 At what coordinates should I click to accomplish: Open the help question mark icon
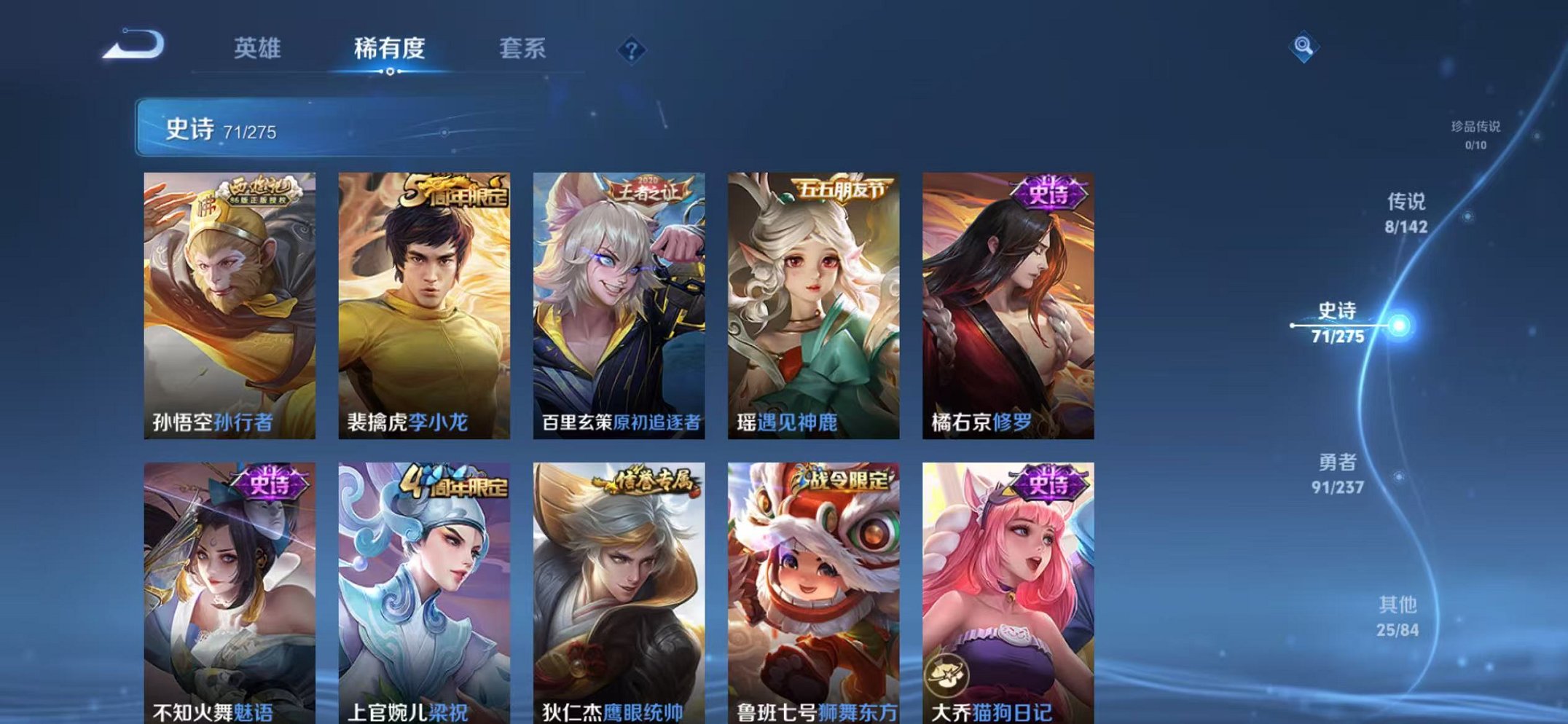[x=633, y=50]
